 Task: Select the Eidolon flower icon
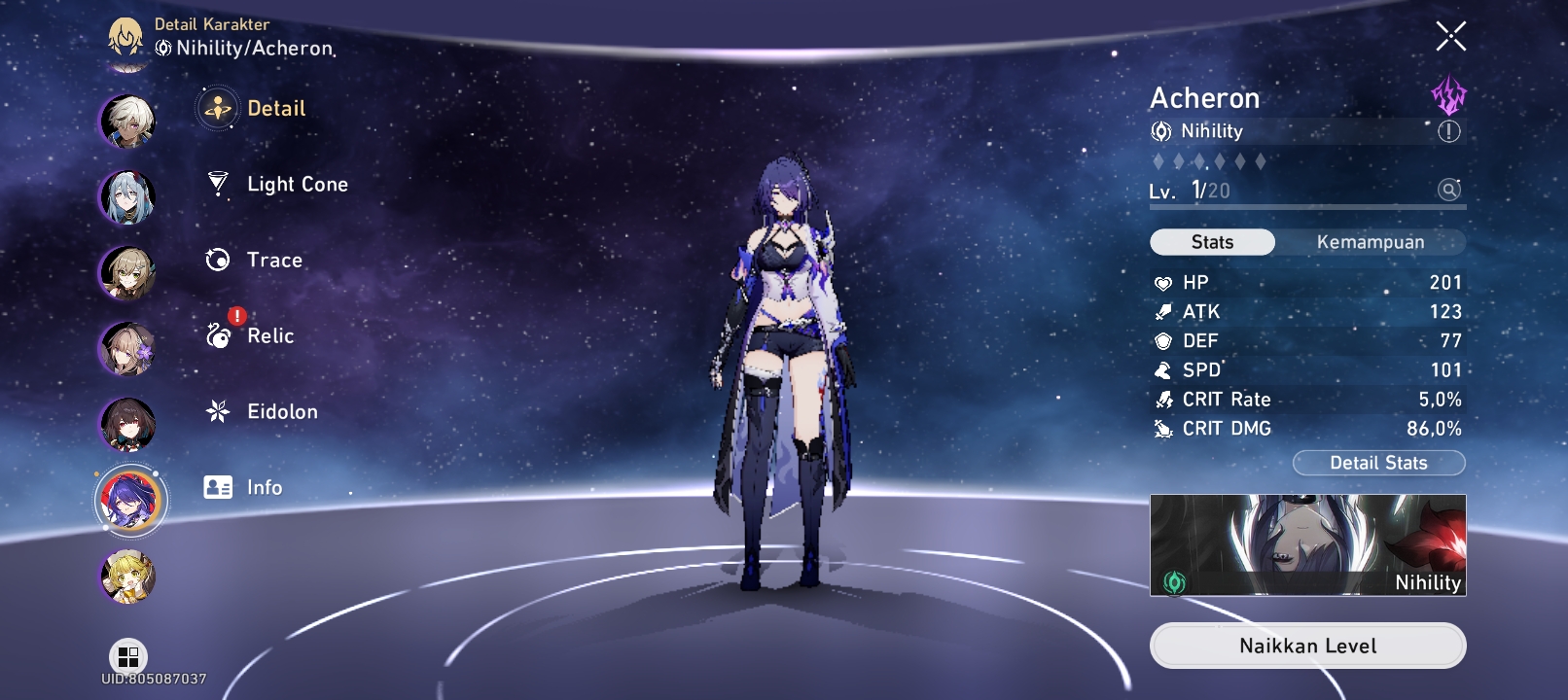218,411
